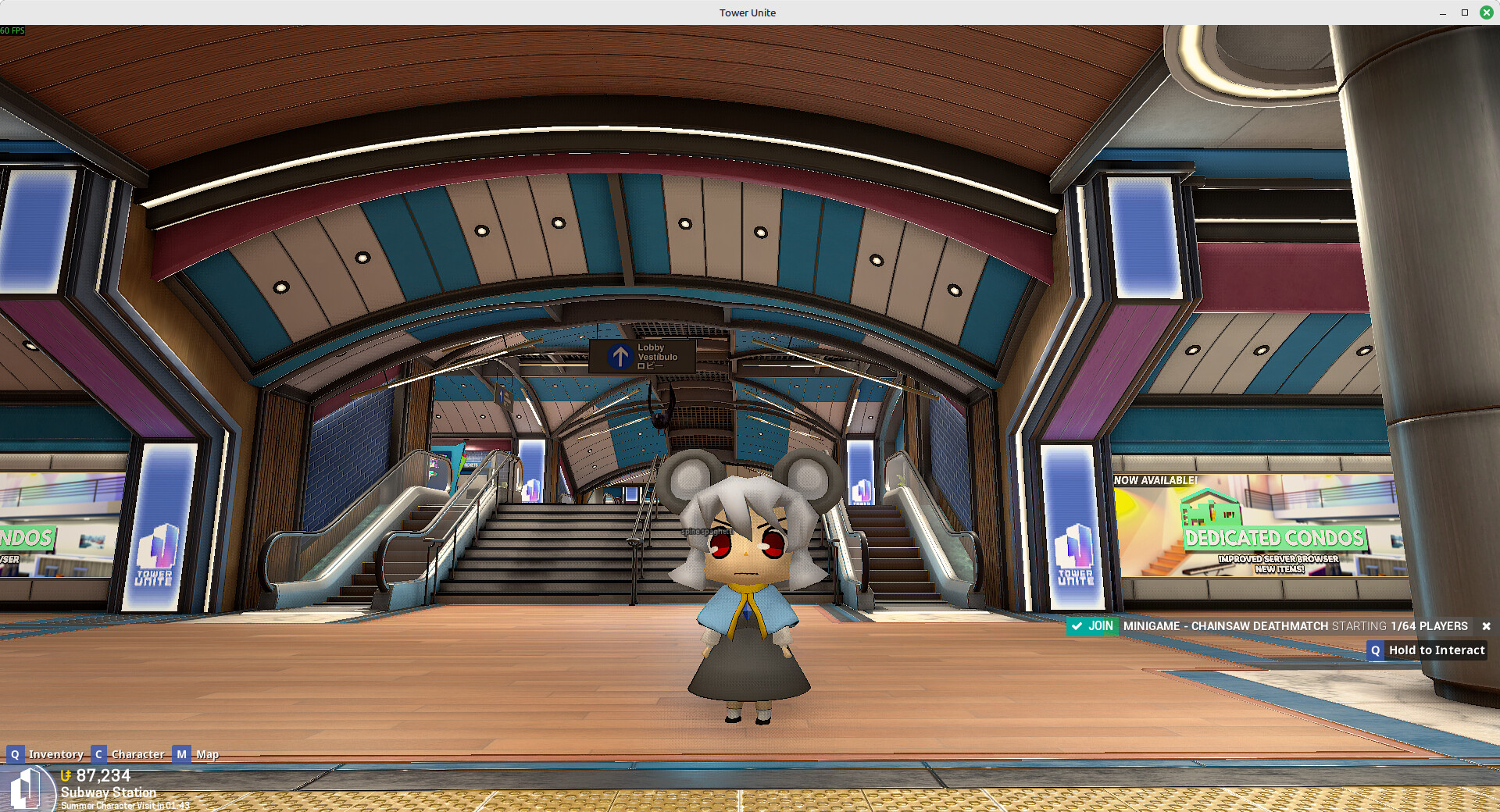Open the Map label
This screenshot has height=812, width=1500.
(x=207, y=754)
